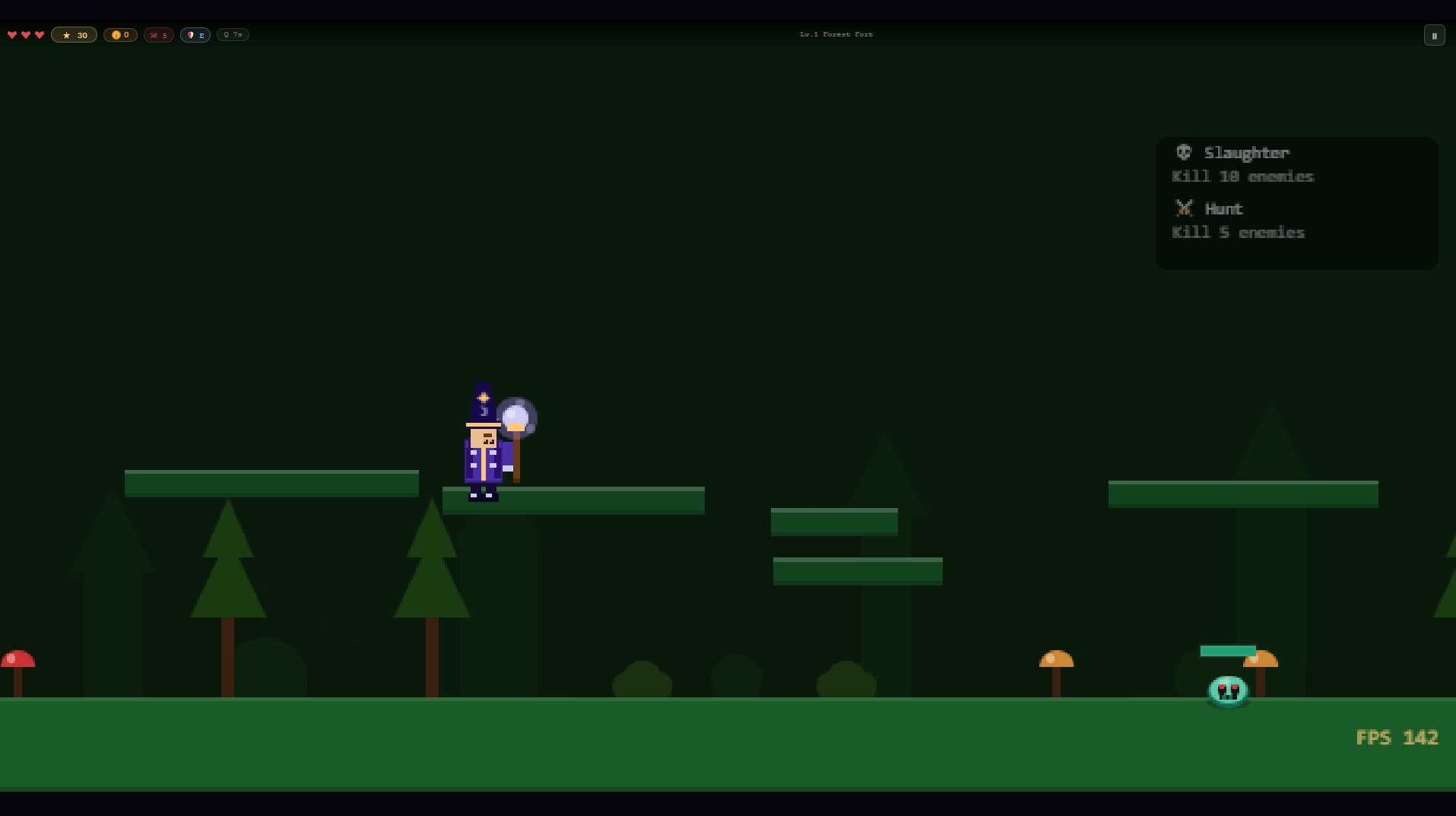Click the shield badge labeled E
This screenshot has height=816, width=1456.
(x=195, y=35)
